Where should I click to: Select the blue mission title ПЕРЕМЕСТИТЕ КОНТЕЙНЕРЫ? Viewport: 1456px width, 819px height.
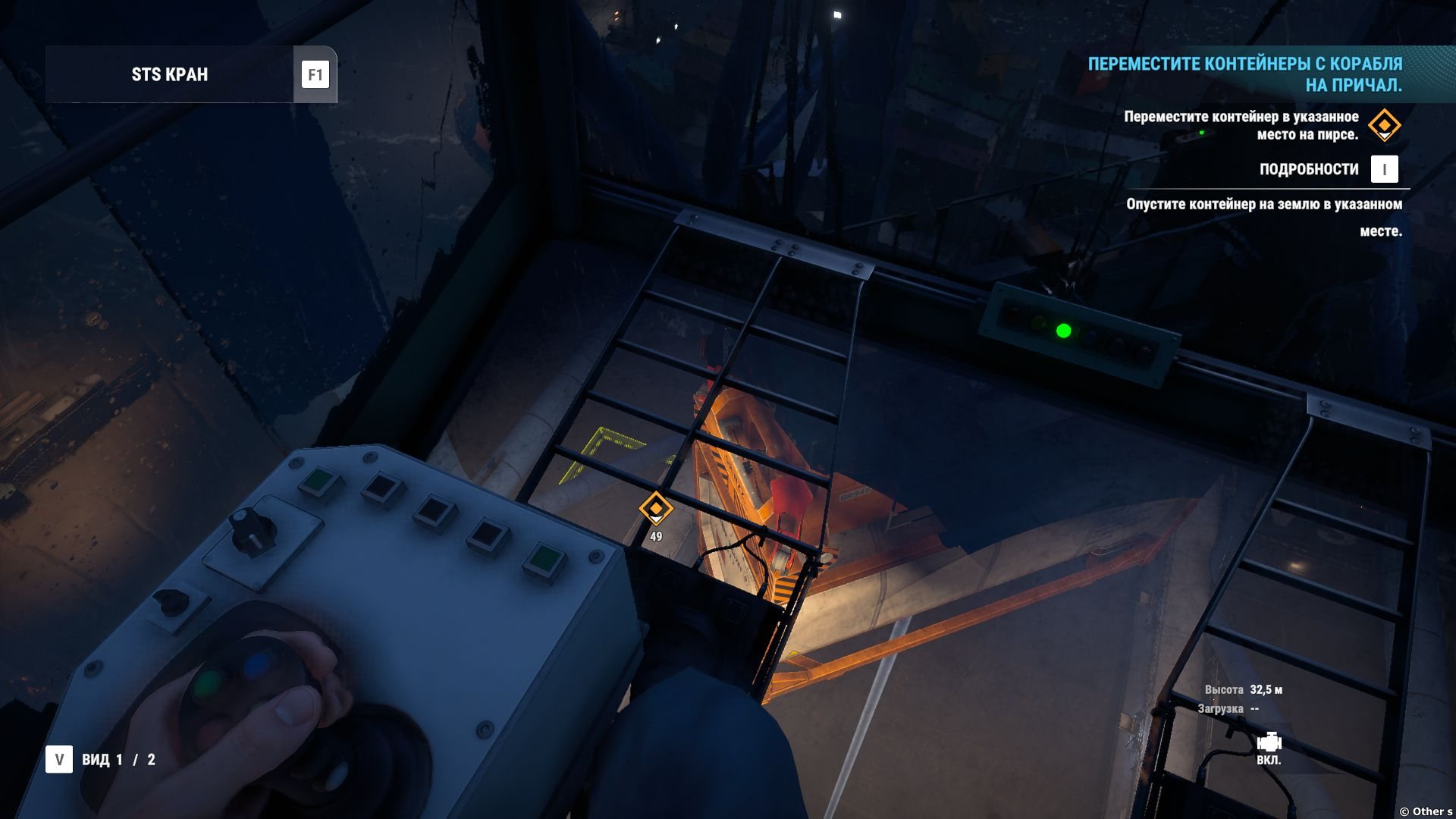[x=1244, y=74]
